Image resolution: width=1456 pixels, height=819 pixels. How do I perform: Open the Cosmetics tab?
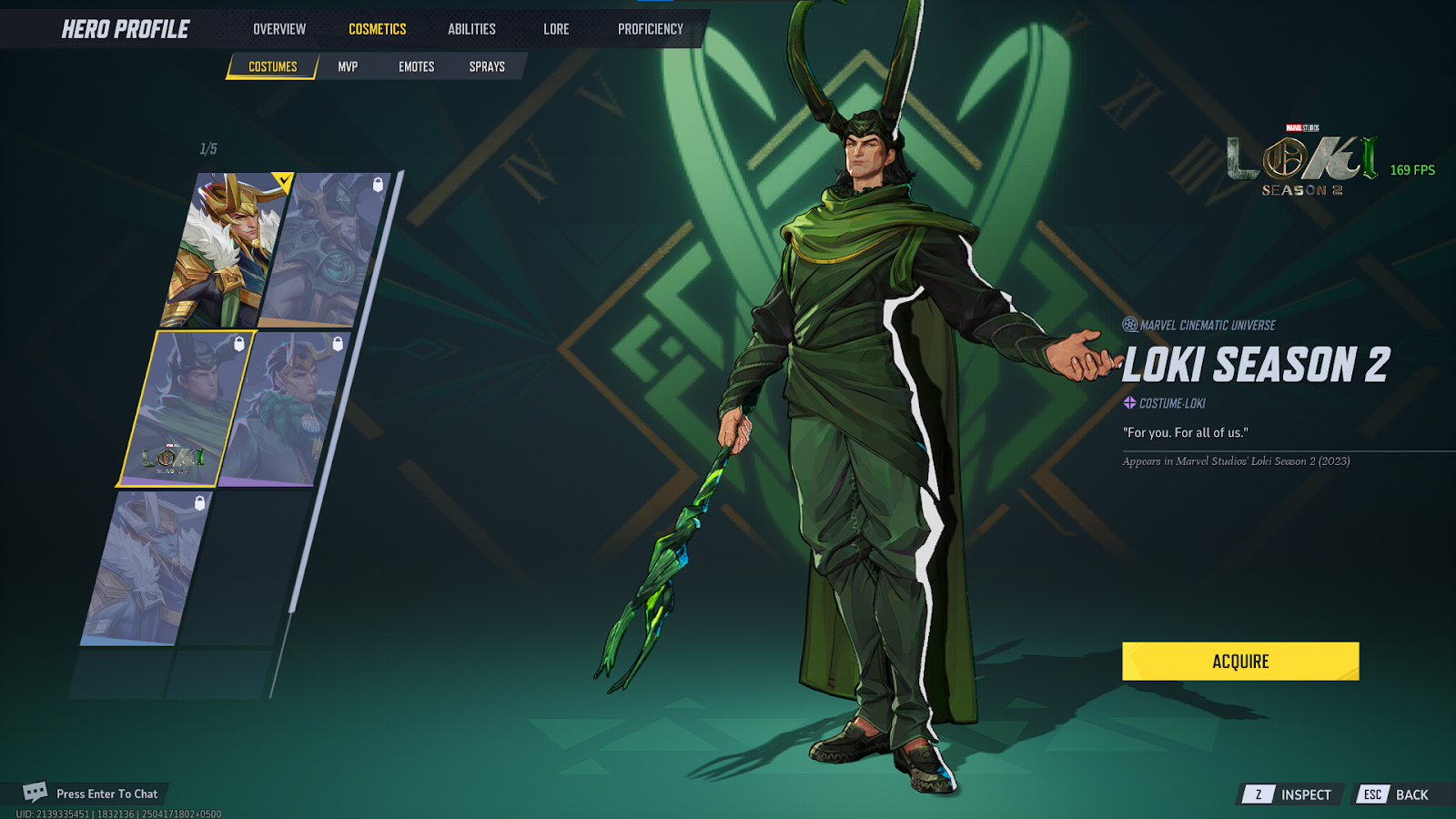coord(377,29)
